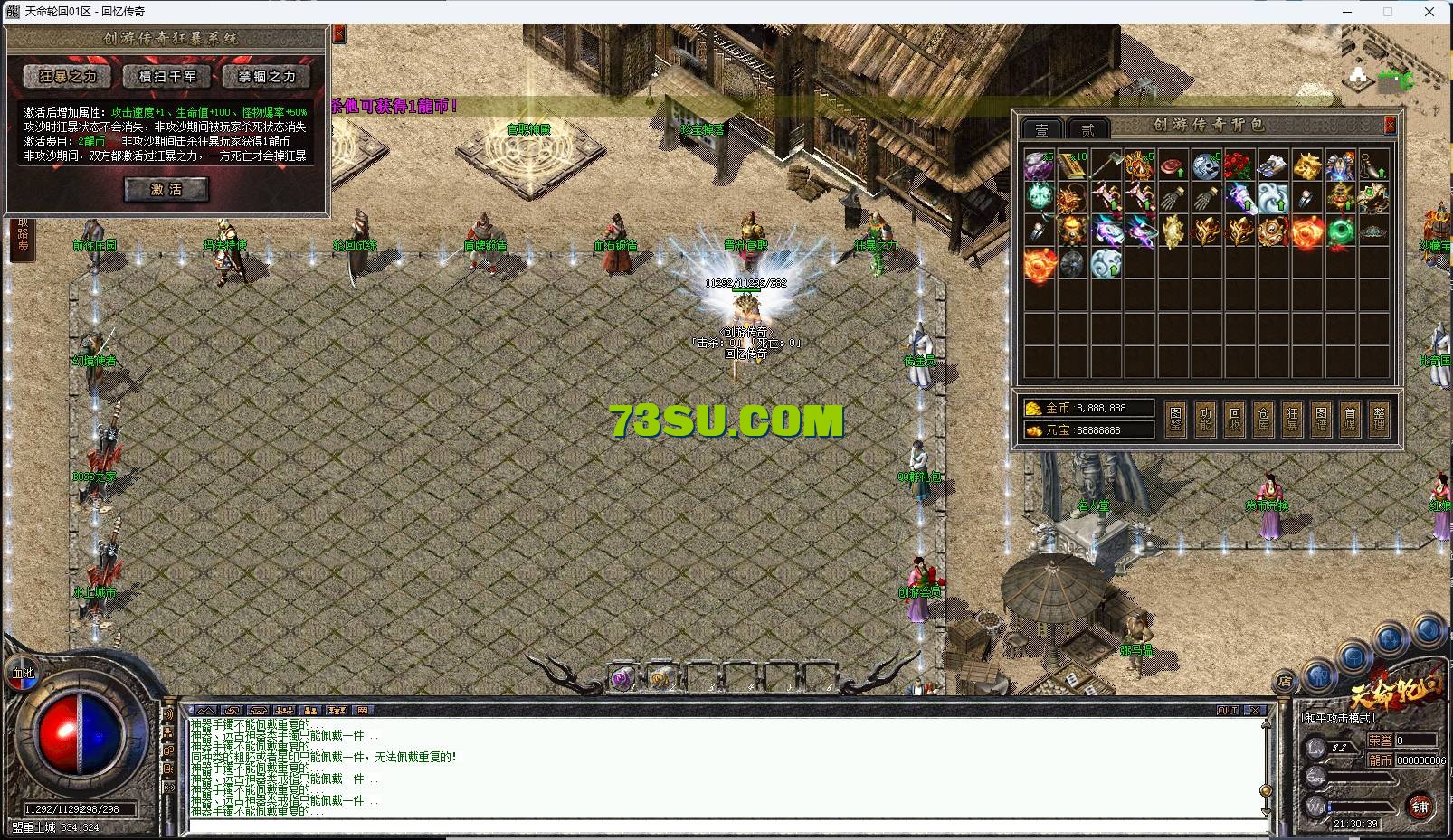
Task: Select the goblet trade icon on chat toolbar
Action: click(336, 711)
